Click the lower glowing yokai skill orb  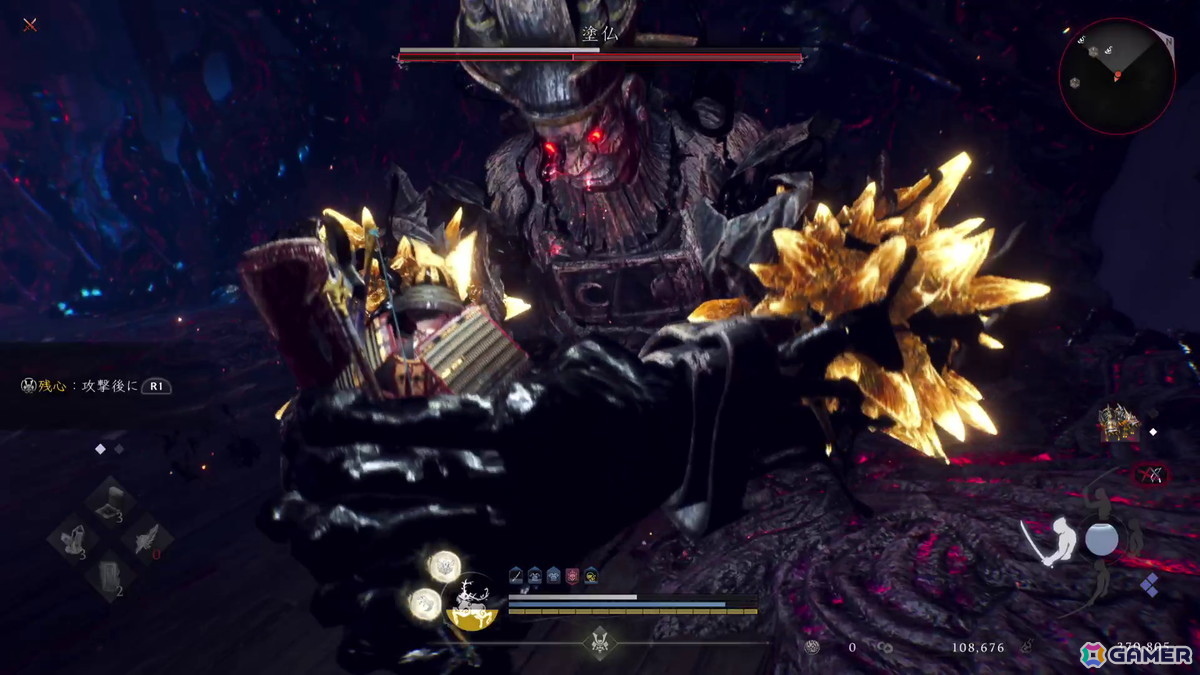click(x=425, y=603)
